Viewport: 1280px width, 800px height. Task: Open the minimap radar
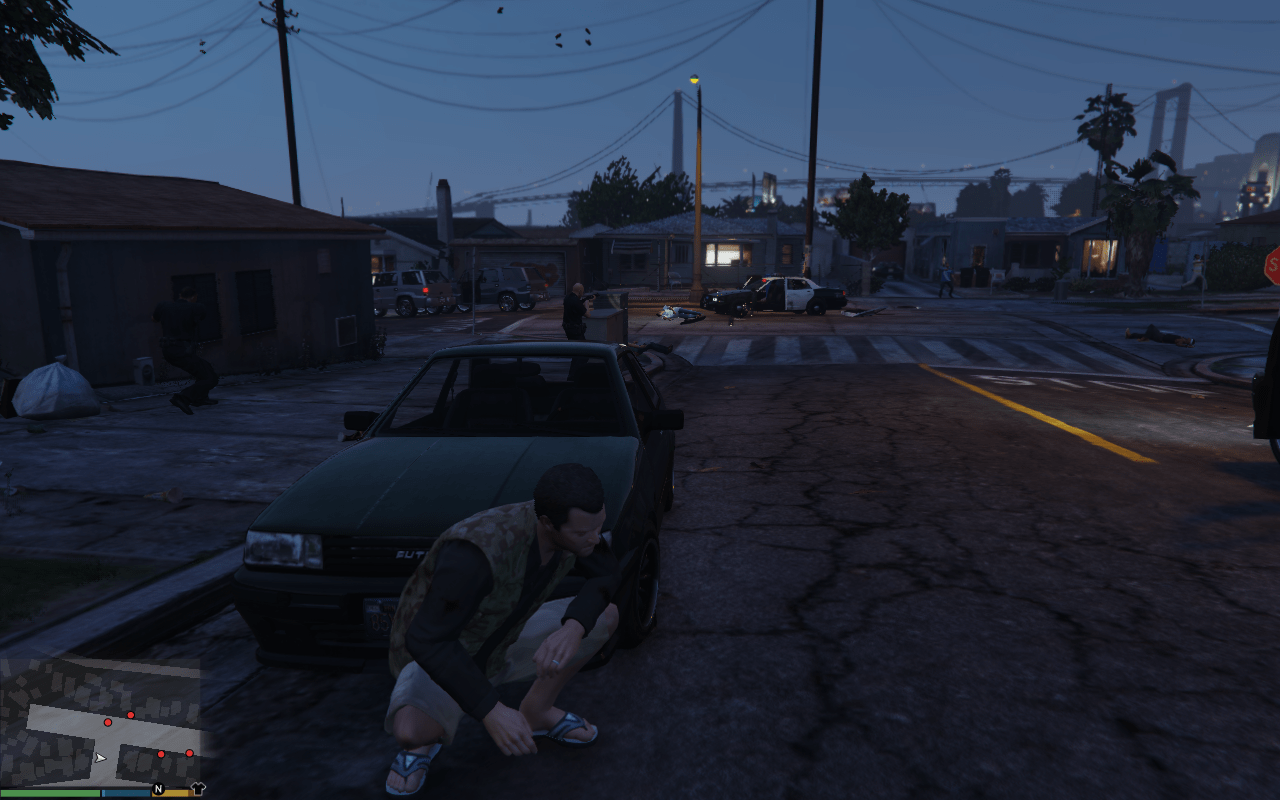[100, 721]
